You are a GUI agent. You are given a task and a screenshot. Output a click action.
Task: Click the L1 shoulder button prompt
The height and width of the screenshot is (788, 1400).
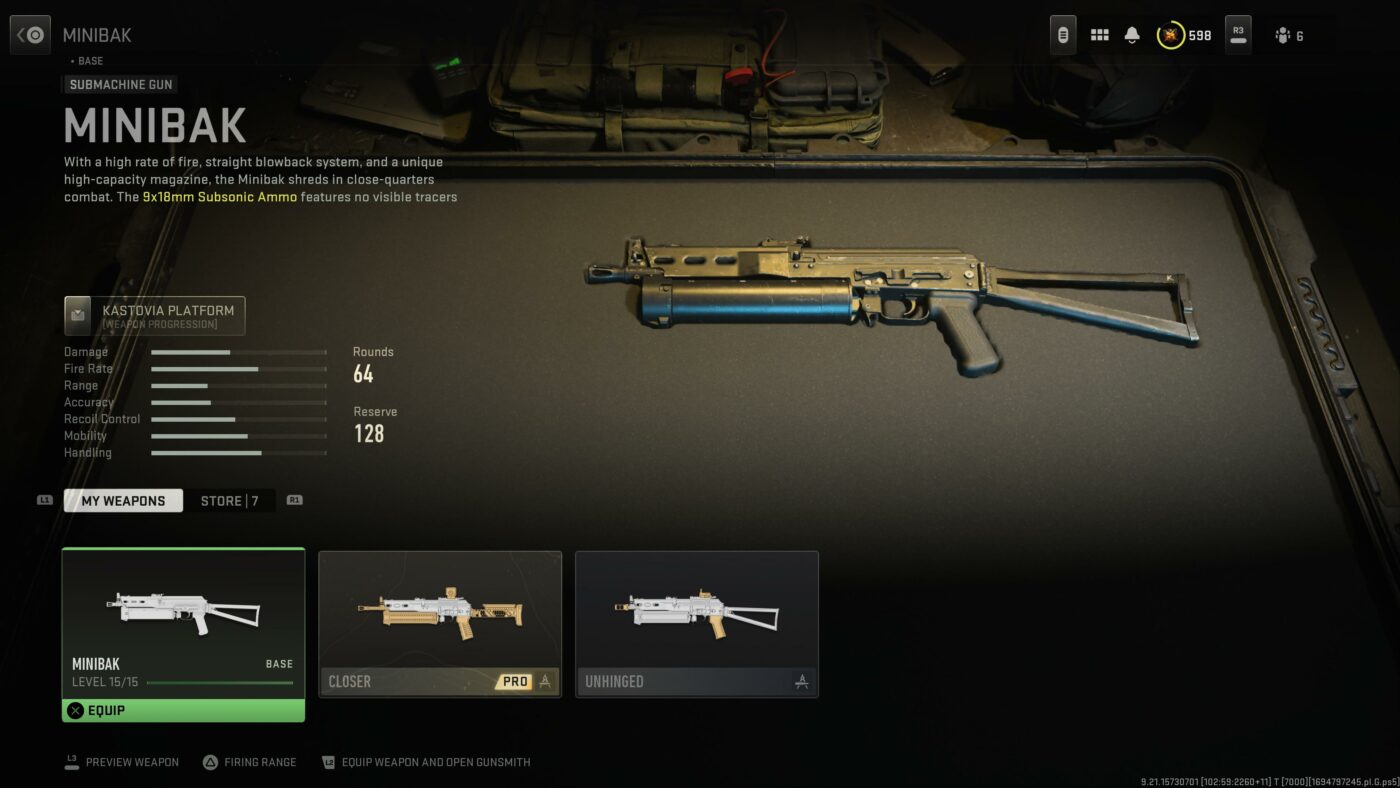pos(43,500)
